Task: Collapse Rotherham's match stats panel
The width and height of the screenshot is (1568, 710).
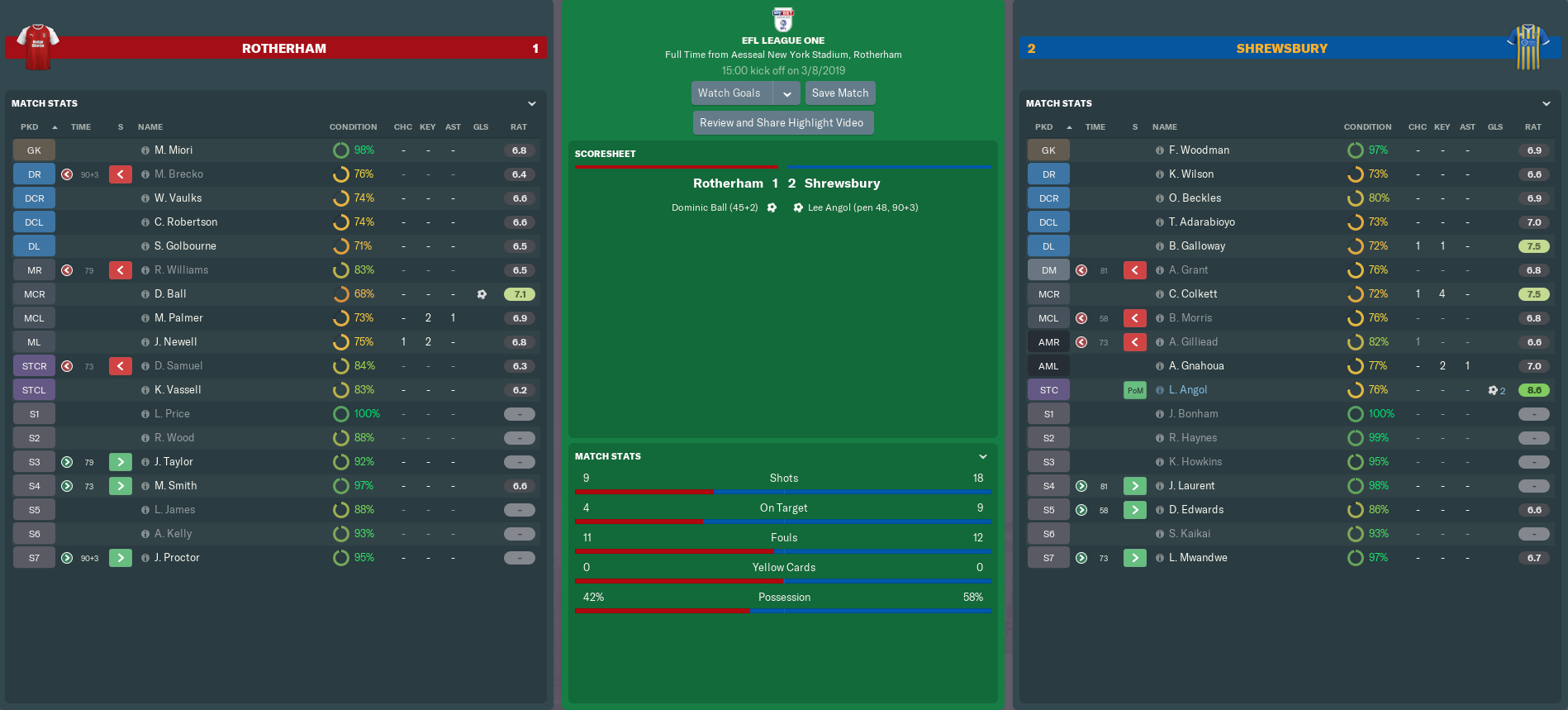Action: (x=532, y=103)
